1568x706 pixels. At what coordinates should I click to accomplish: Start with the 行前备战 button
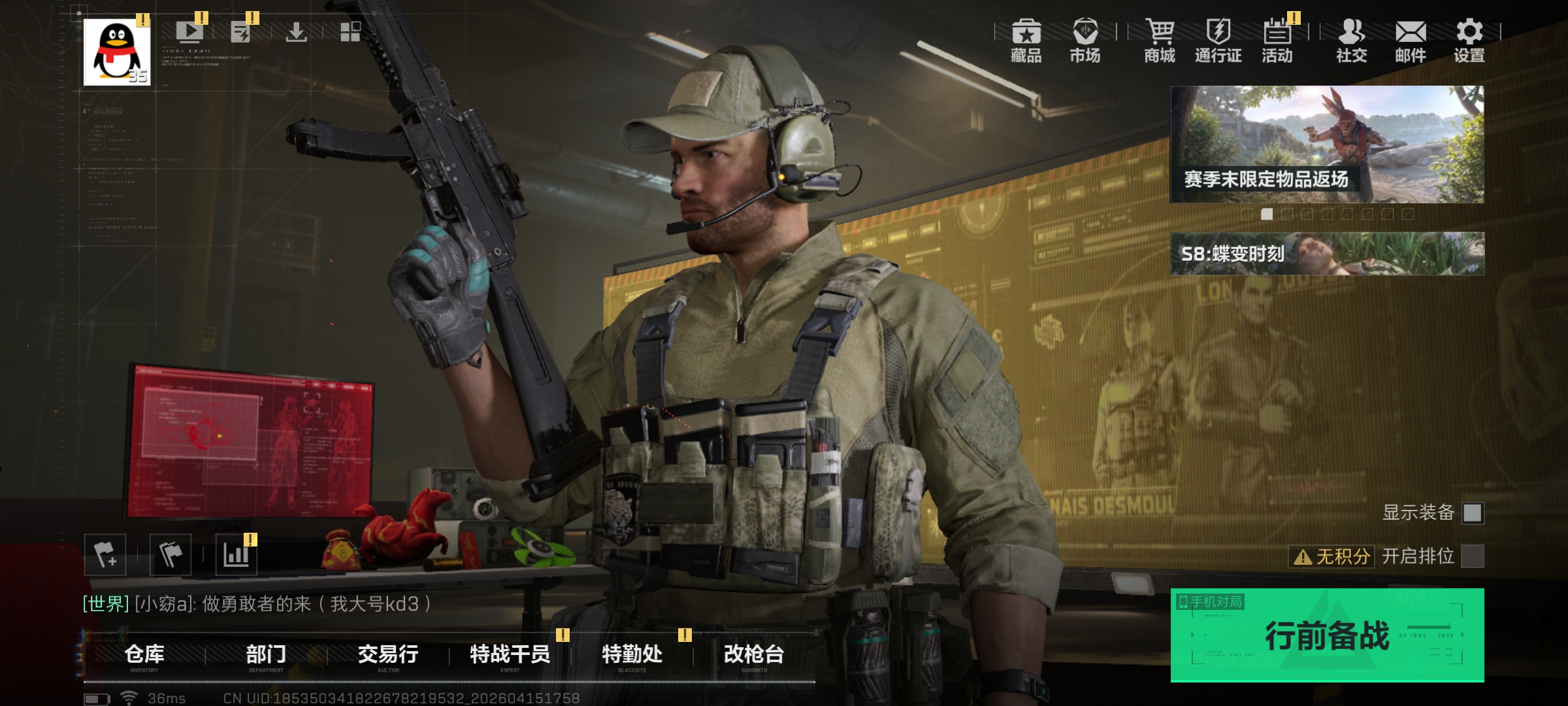[1326, 635]
